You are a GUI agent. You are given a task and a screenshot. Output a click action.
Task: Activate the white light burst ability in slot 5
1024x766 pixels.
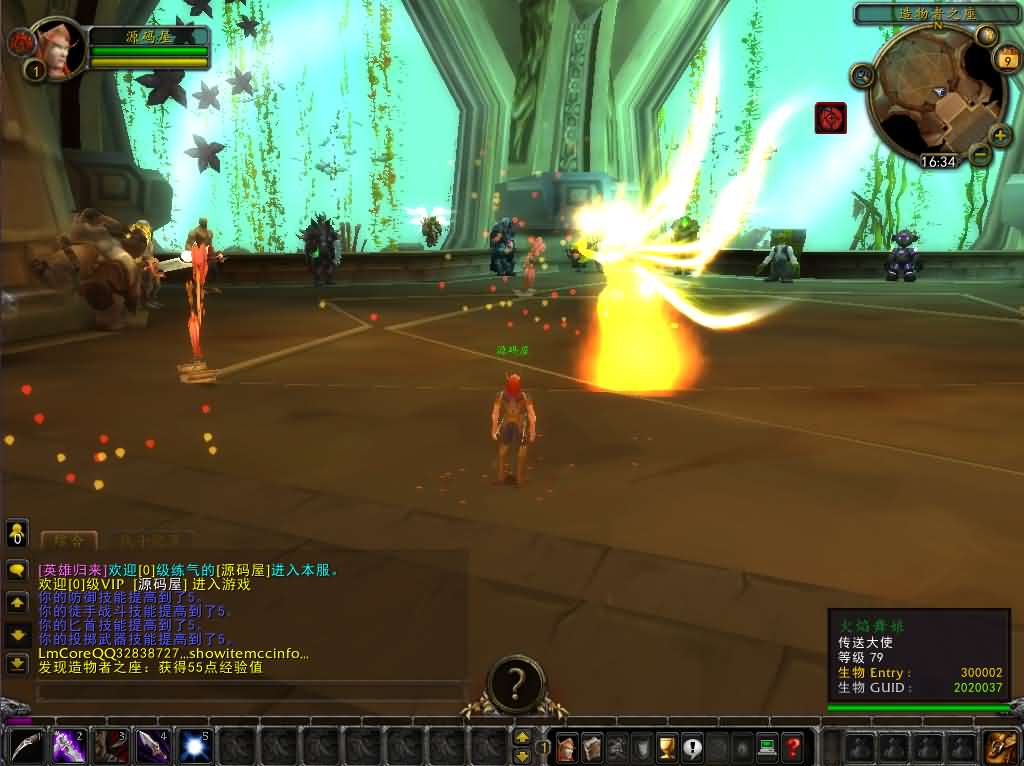pyautogui.click(x=194, y=746)
